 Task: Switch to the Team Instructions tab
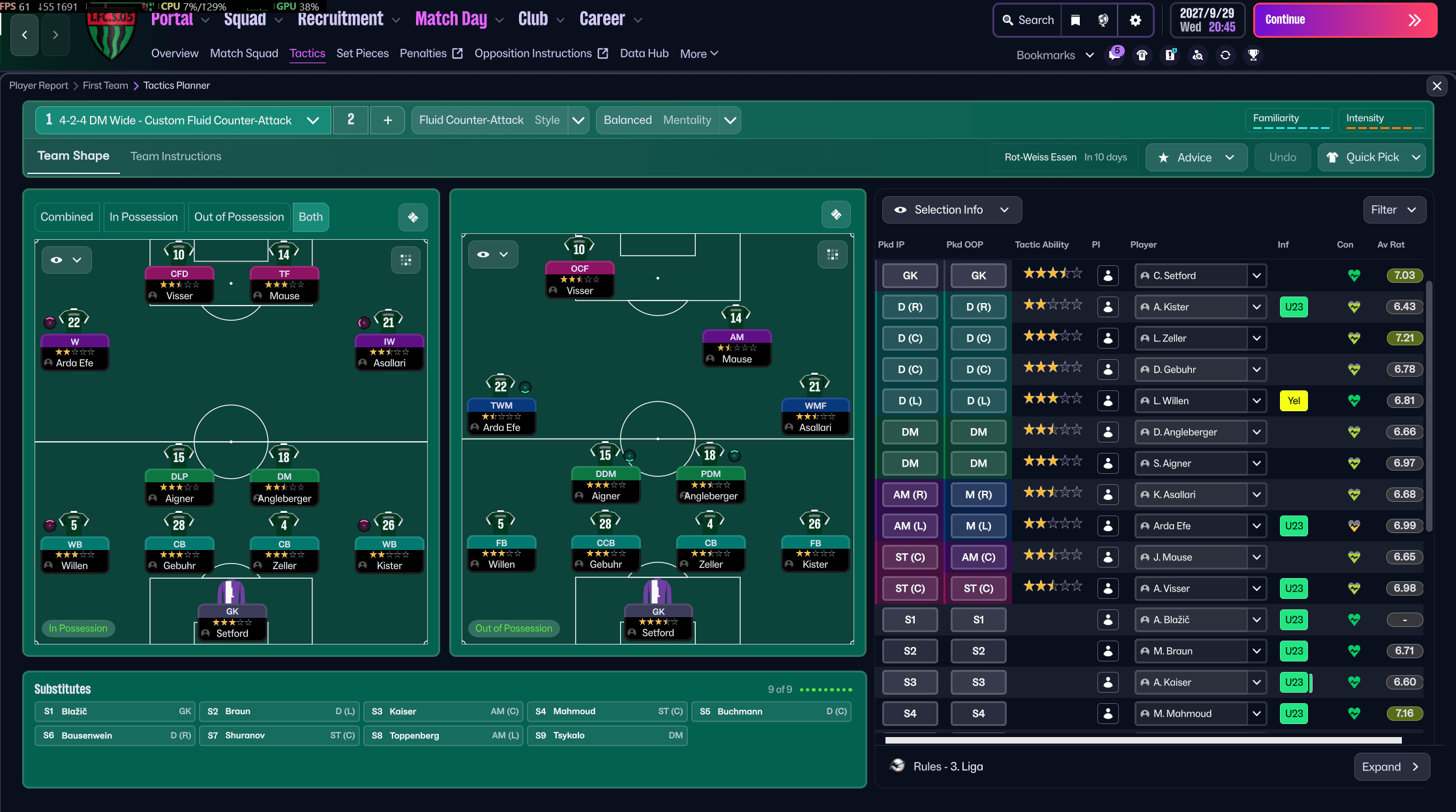click(x=175, y=156)
